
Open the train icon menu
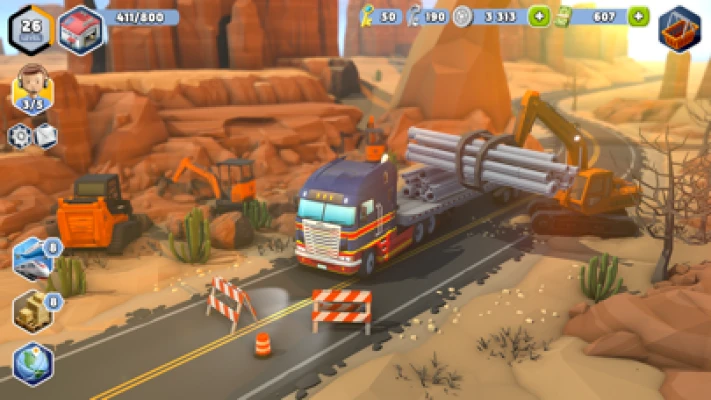tap(33, 258)
